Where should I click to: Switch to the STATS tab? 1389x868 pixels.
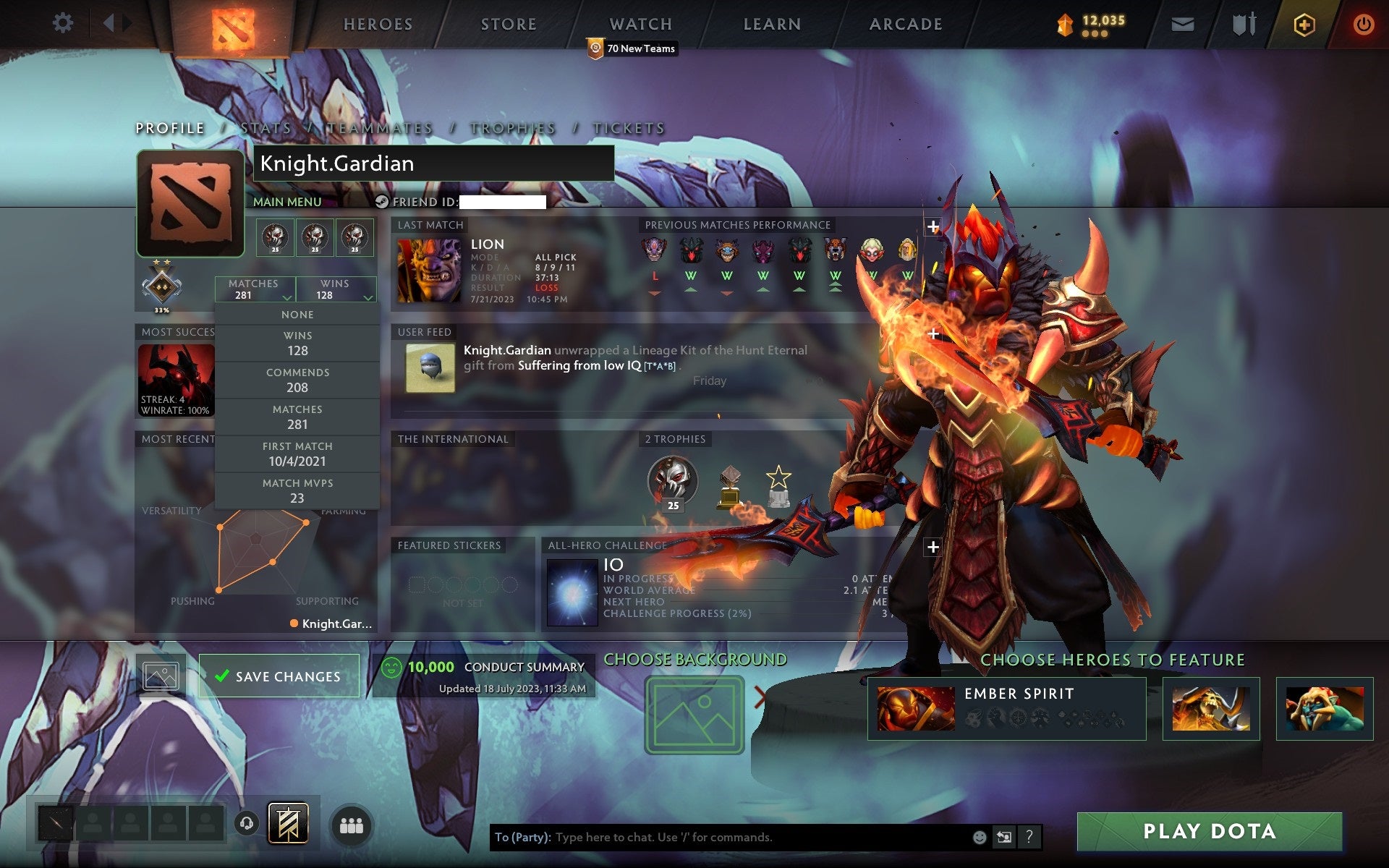pyautogui.click(x=266, y=128)
